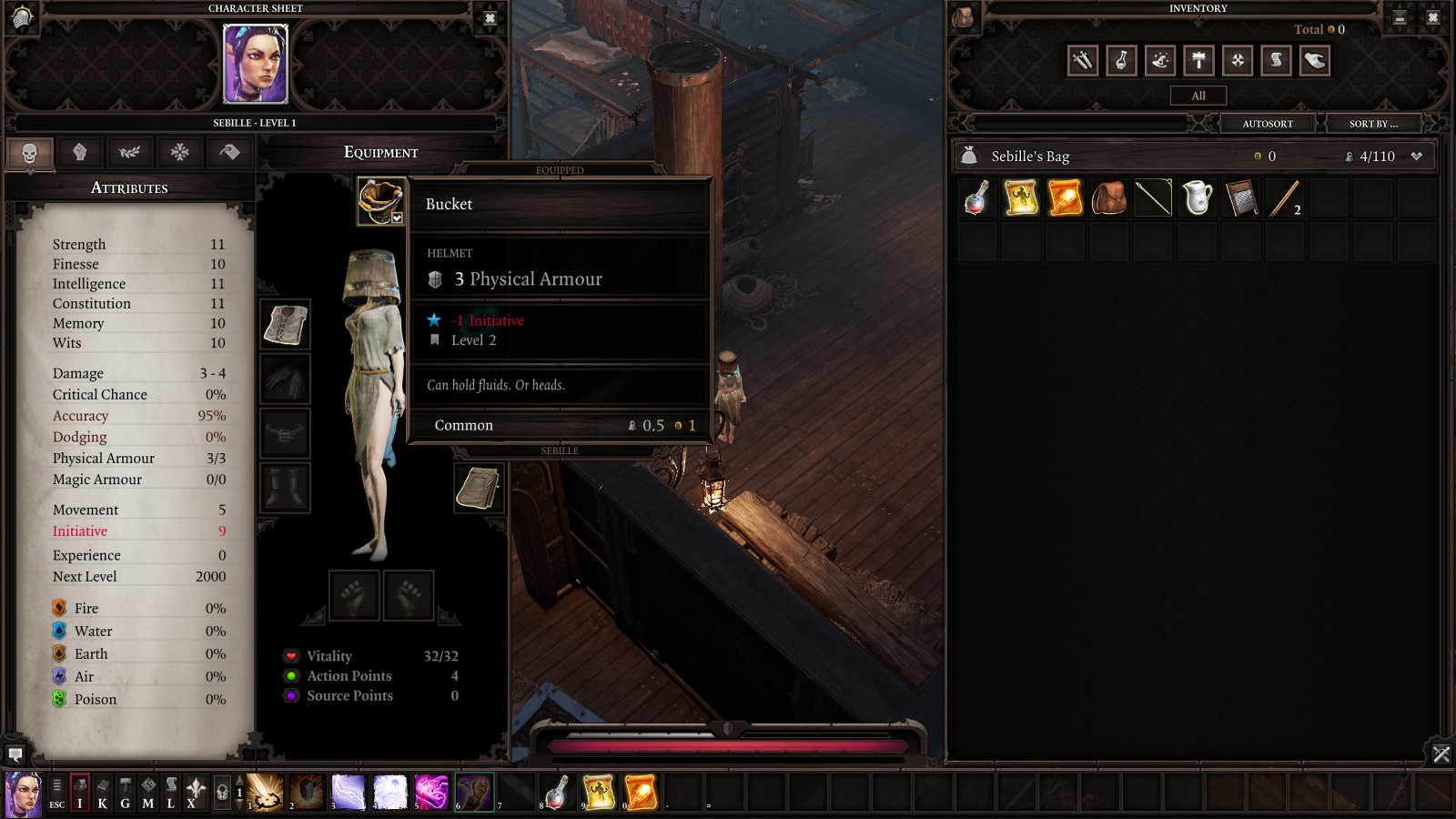Select the leather backpack in inventory
The width and height of the screenshot is (1456, 819).
[1108, 197]
